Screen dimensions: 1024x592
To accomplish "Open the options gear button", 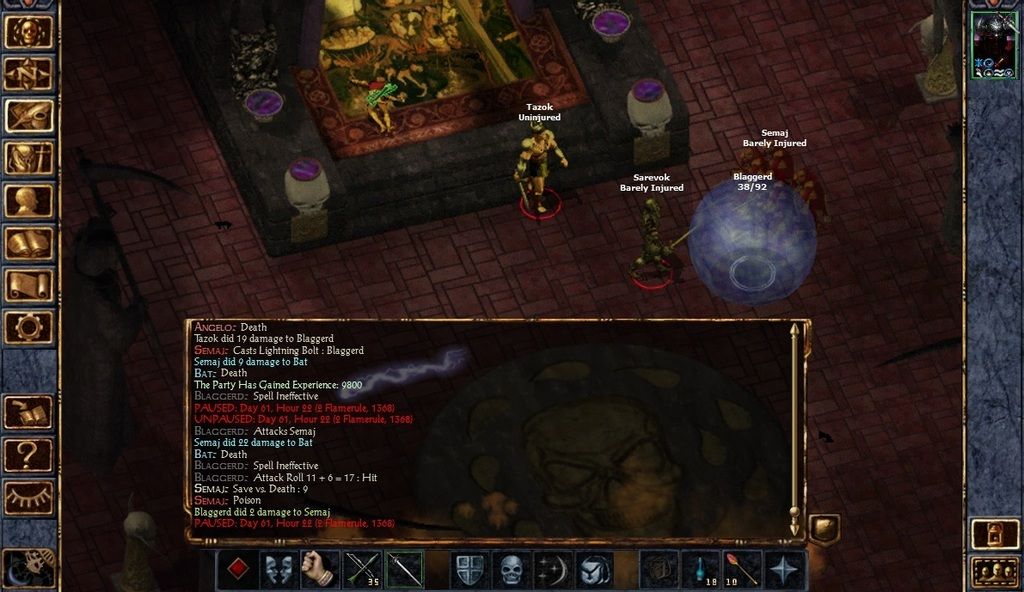I will (29, 327).
